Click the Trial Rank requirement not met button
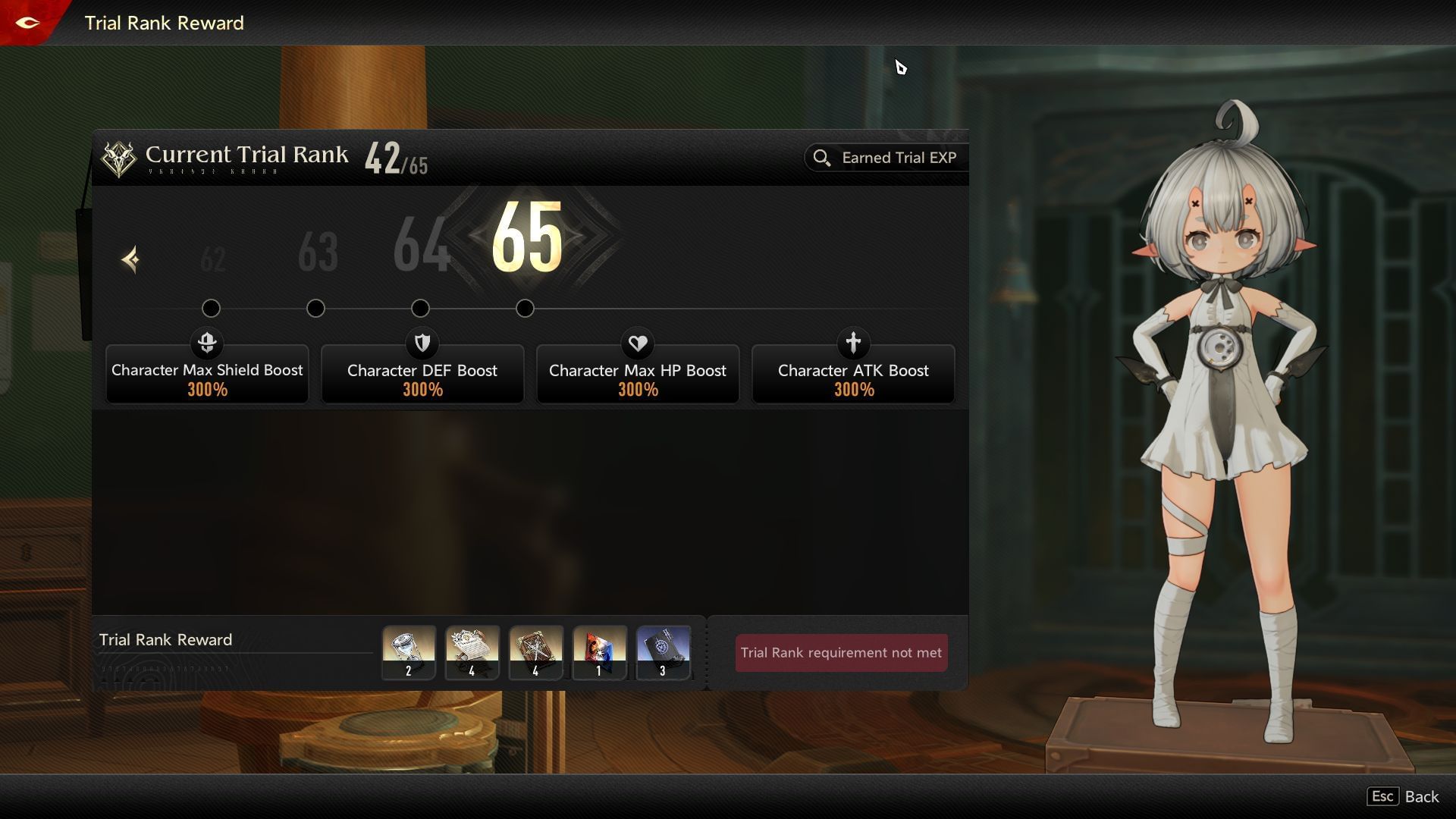The height and width of the screenshot is (819, 1456). [840, 652]
